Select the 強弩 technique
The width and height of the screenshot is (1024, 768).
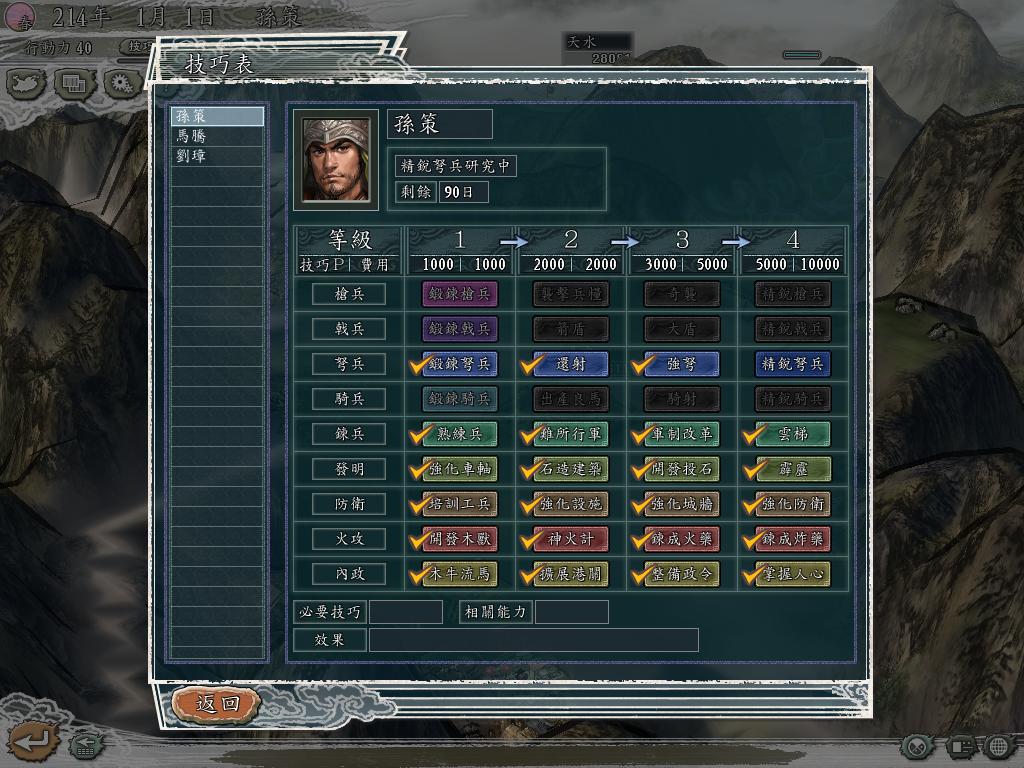pyautogui.click(x=682, y=364)
